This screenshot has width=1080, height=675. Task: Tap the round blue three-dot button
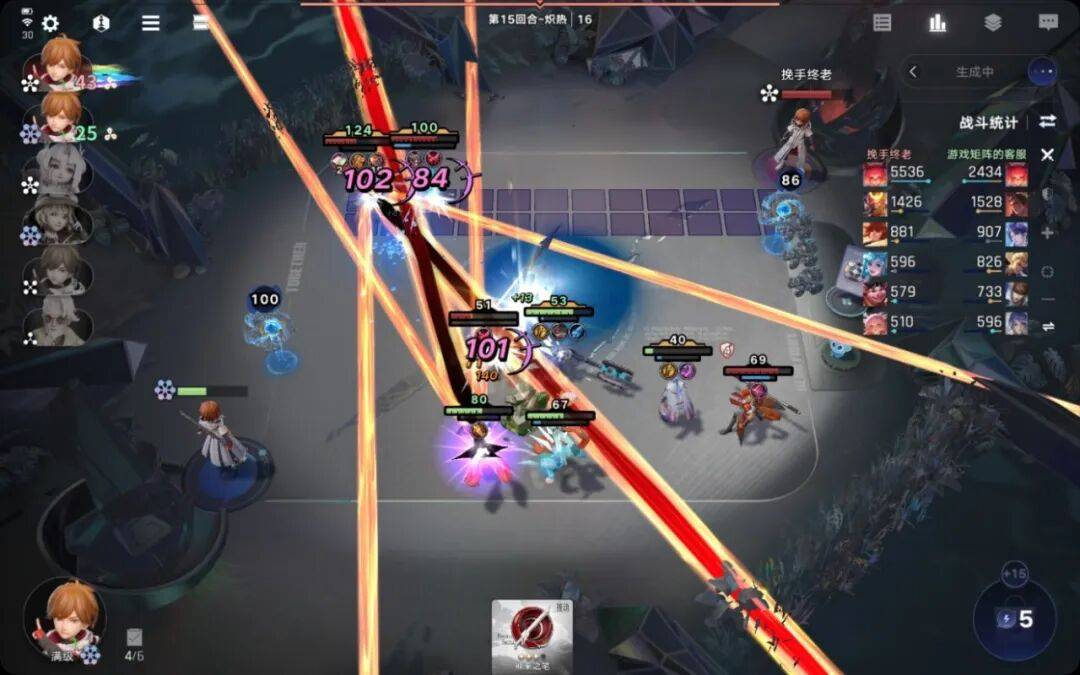1042,72
